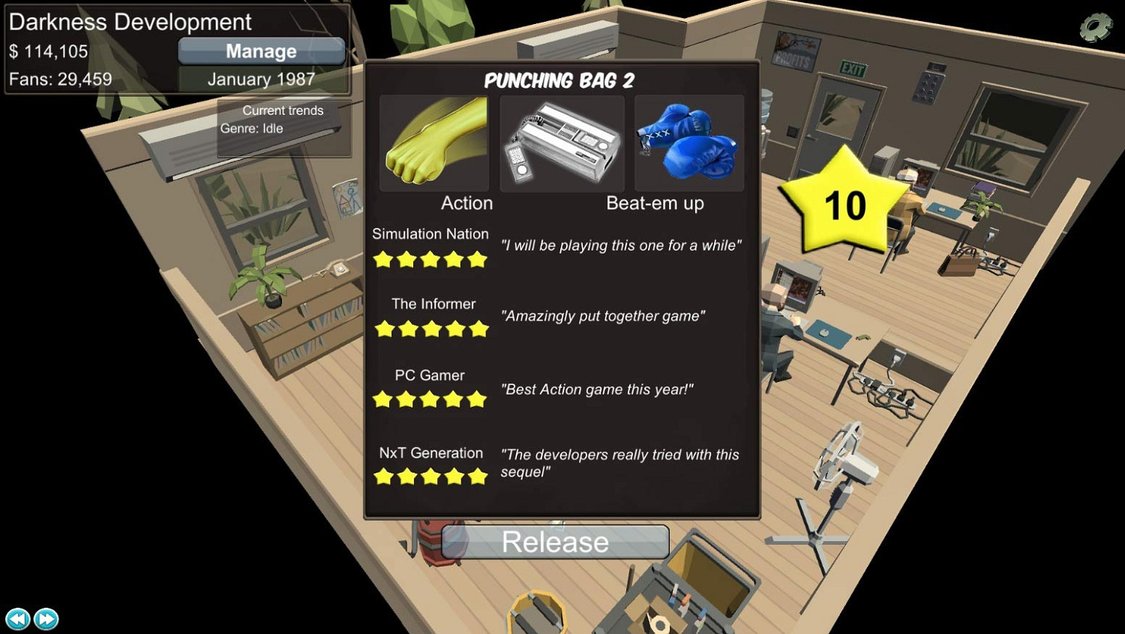1125x634 pixels.
Task: Open settings with the gear icon
Action: (1096, 27)
